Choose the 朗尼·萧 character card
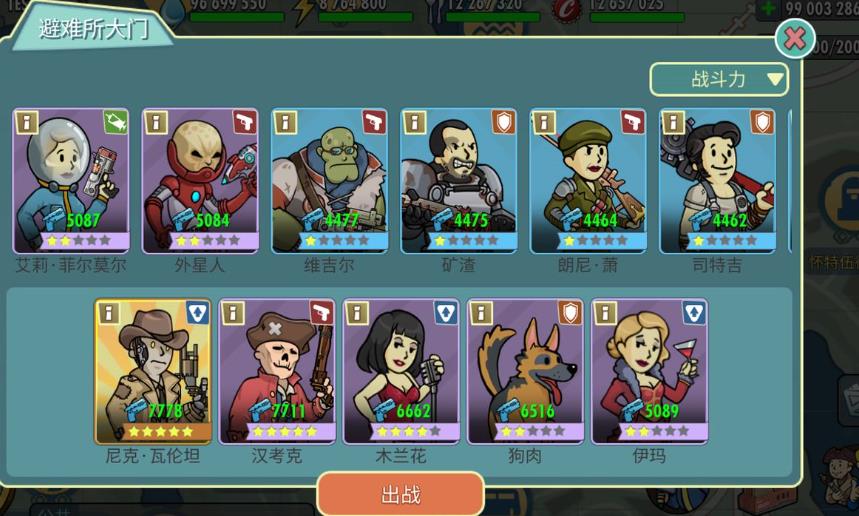Image resolution: width=859 pixels, height=516 pixels. 588,180
